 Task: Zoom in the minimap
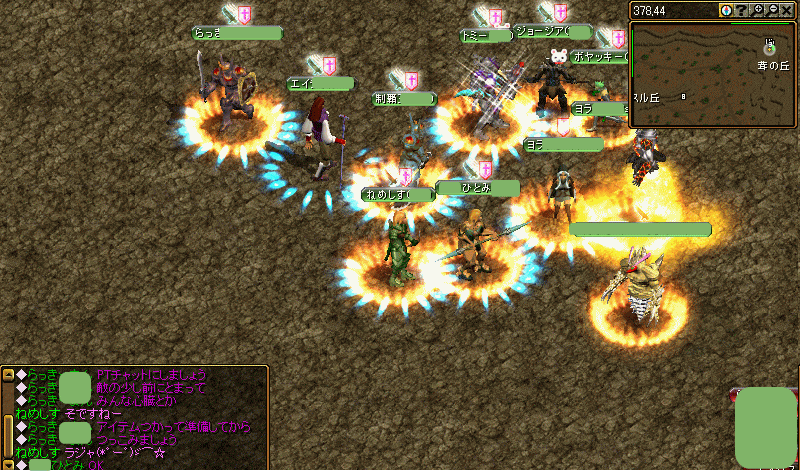pyautogui.click(x=757, y=10)
